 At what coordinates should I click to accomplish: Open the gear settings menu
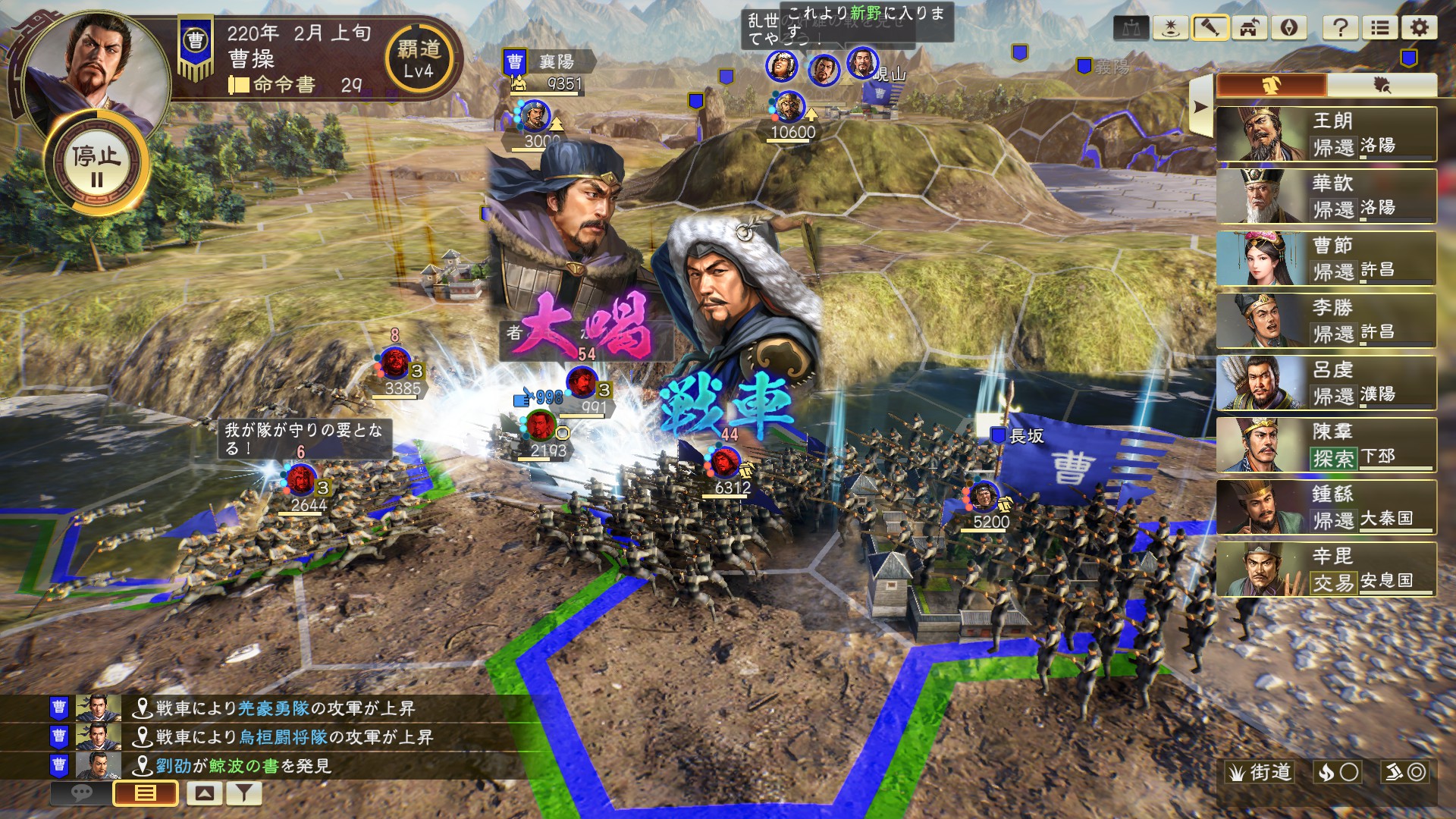[1419, 28]
